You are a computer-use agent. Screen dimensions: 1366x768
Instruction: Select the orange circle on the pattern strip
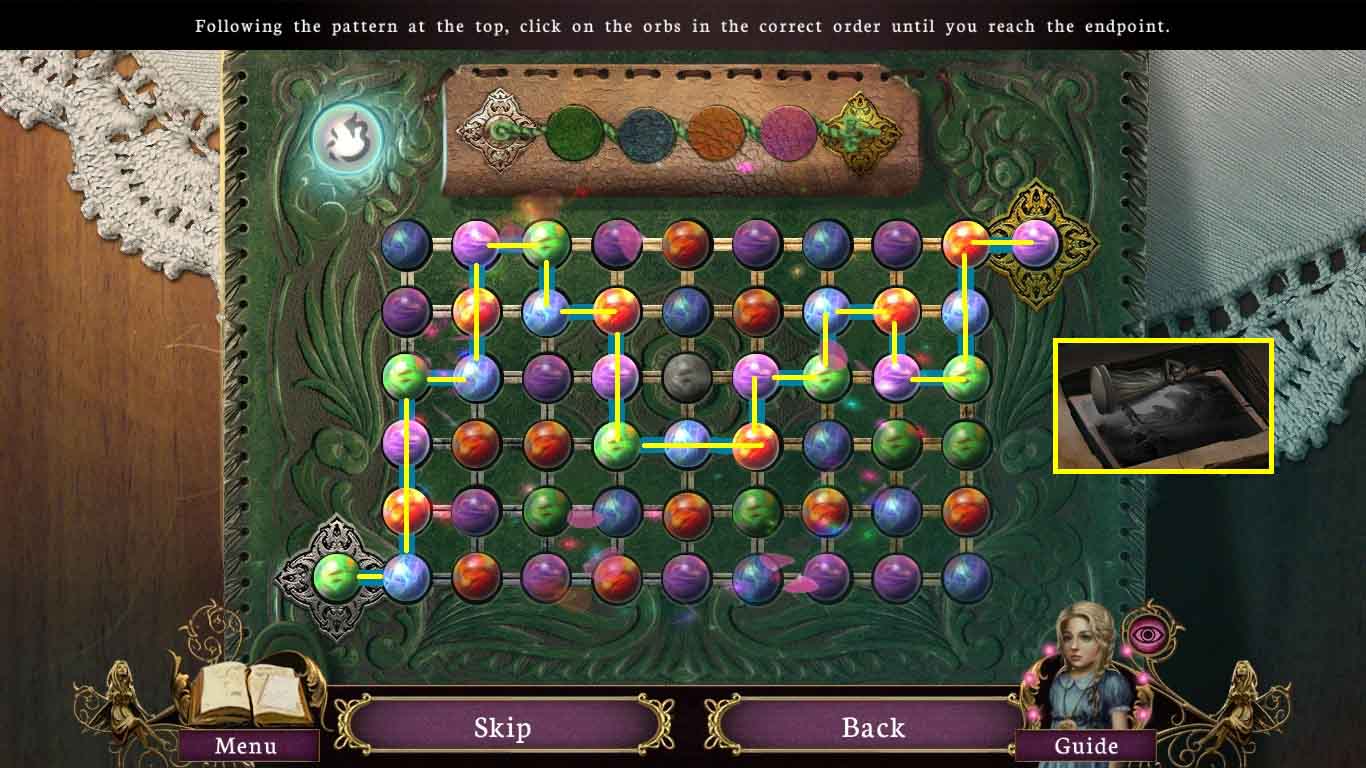tap(715, 131)
